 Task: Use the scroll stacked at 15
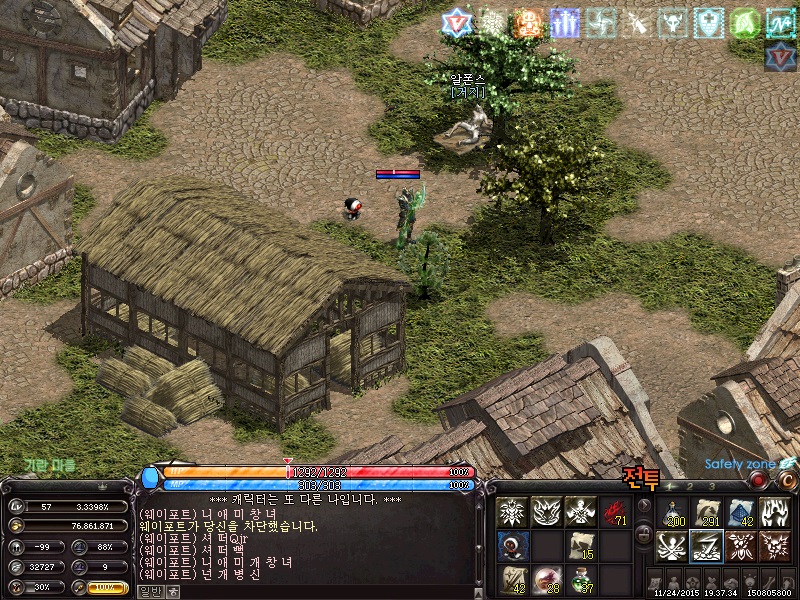(581, 546)
